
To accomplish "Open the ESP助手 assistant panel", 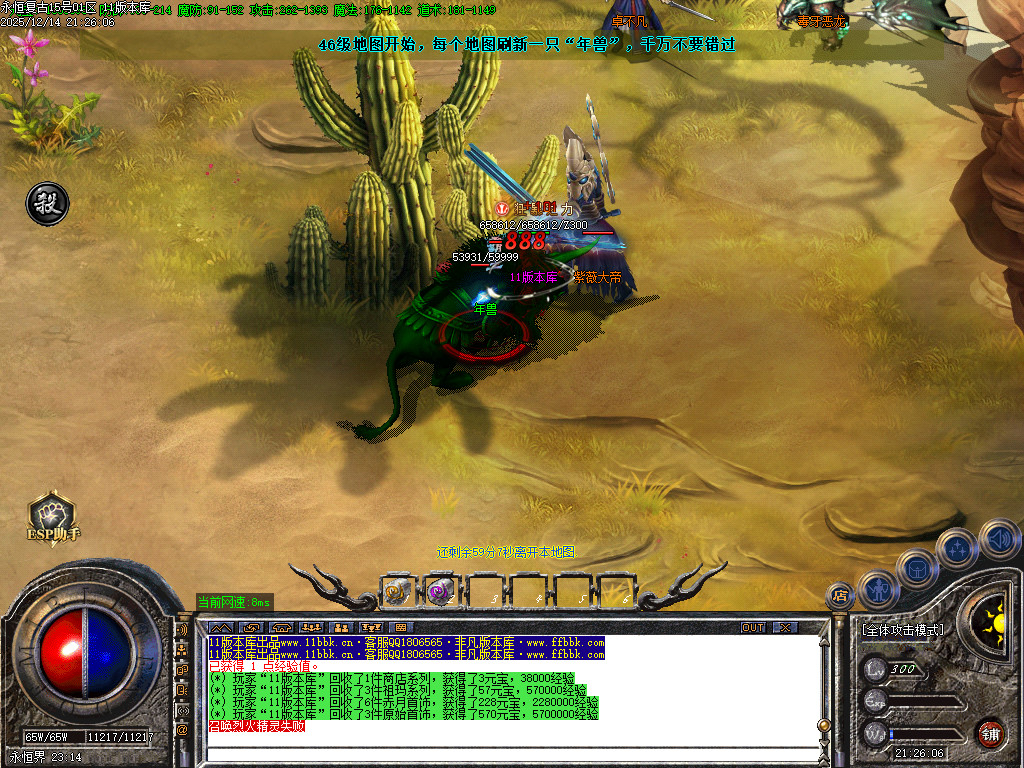I will 52,517.
